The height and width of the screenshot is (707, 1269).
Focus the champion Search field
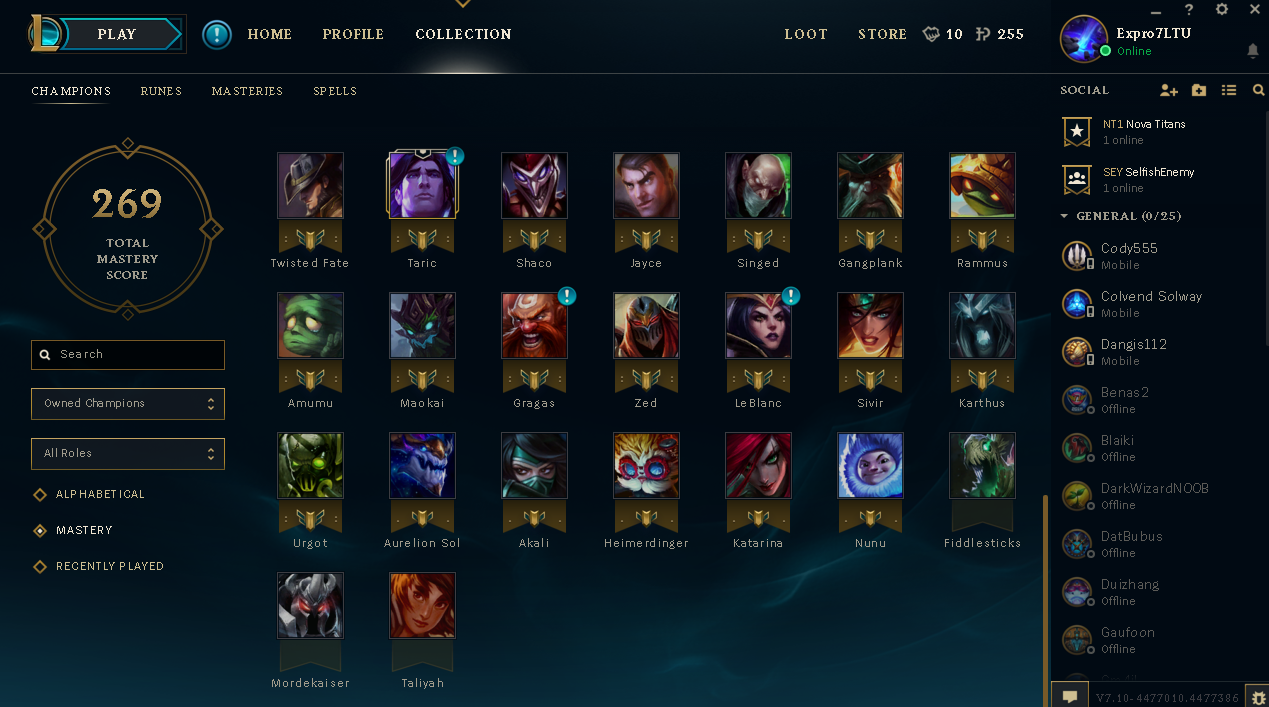128,354
